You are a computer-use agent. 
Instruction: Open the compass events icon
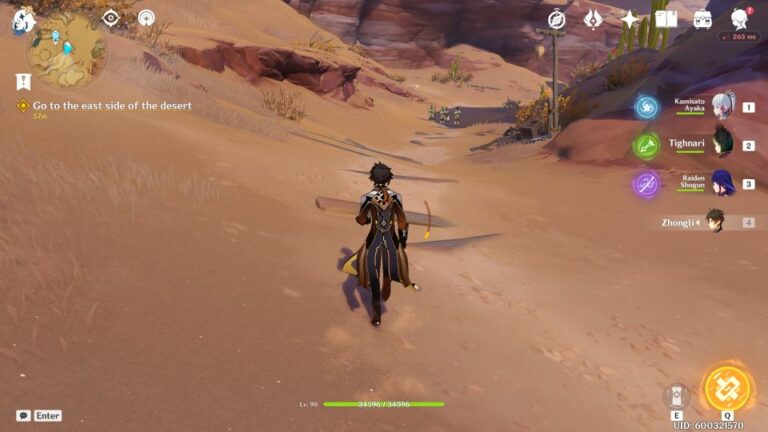pyautogui.click(x=557, y=19)
